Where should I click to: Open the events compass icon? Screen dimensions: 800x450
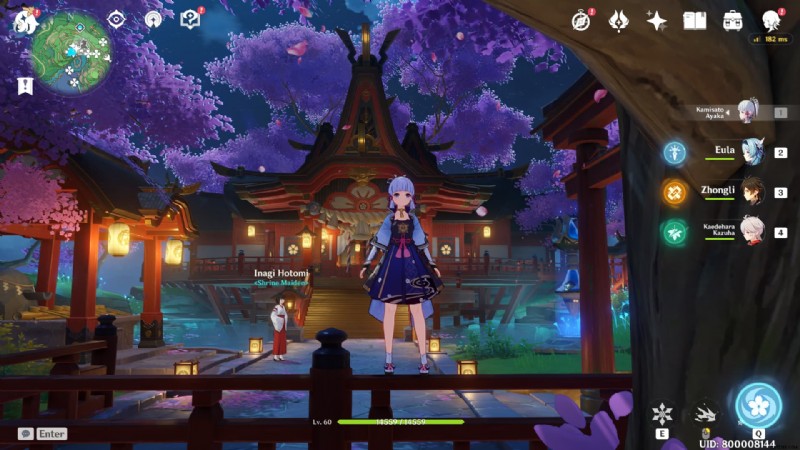click(581, 20)
